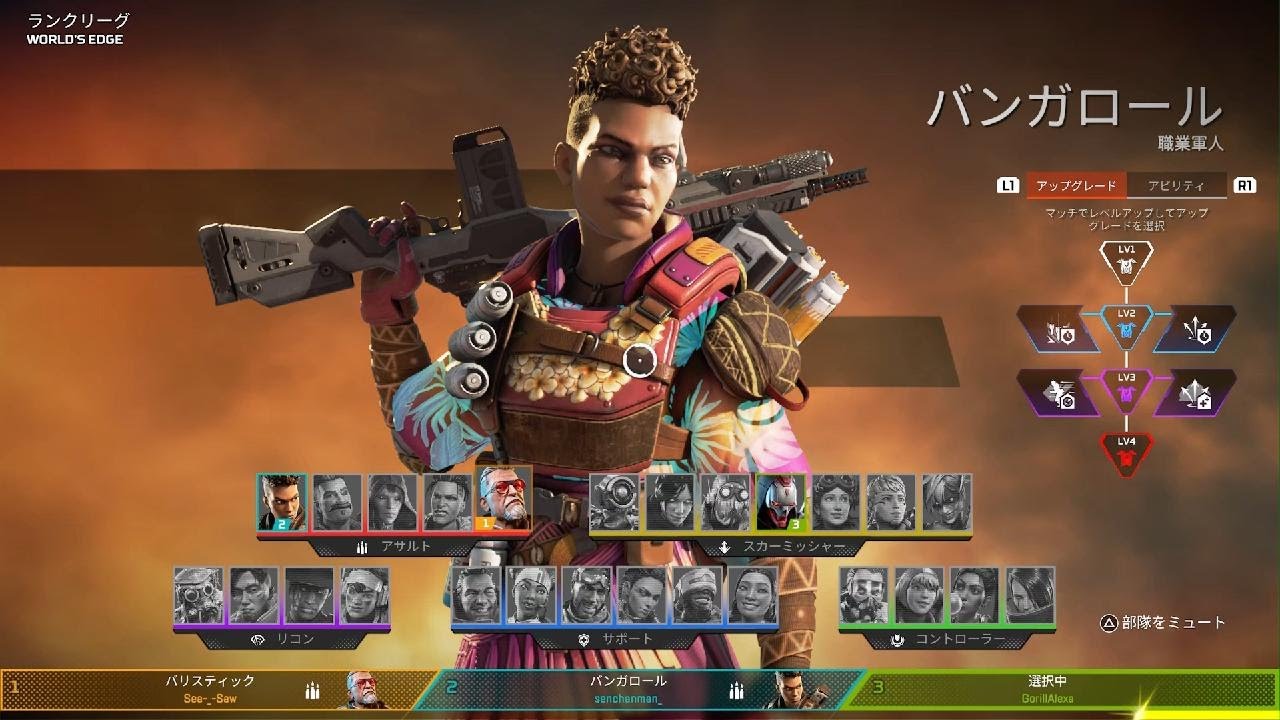This screenshot has width=1280, height=720.
Task: Pick Fuse, the mustached Assault legend
Action: [x=337, y=501]
